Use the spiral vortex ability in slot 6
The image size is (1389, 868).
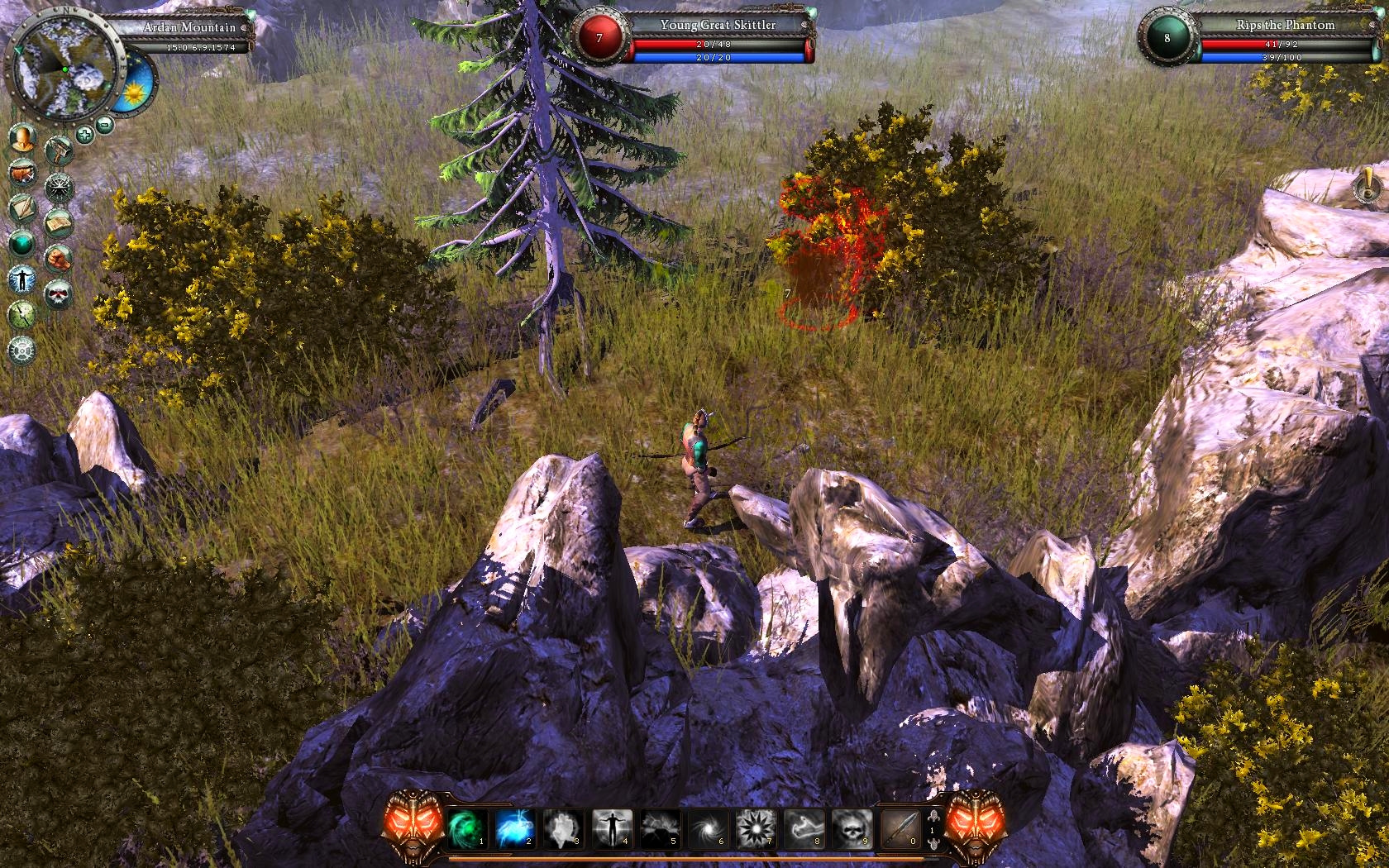pos(708,828)
